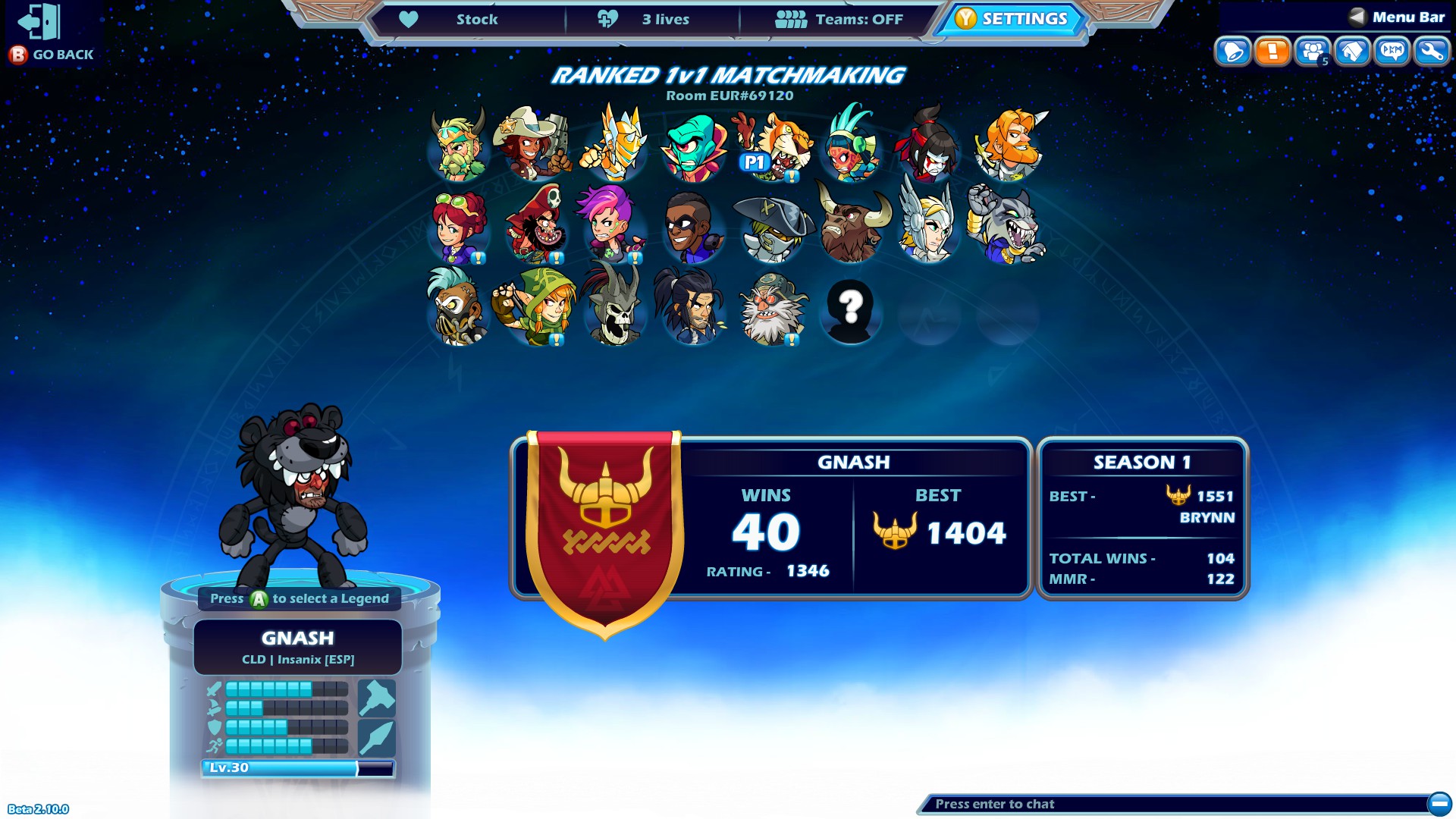Image resolution: width=1456 pixels, height=819 pixels.
Task: Open the notifications bell icon
Action: tap(1235, 52)
